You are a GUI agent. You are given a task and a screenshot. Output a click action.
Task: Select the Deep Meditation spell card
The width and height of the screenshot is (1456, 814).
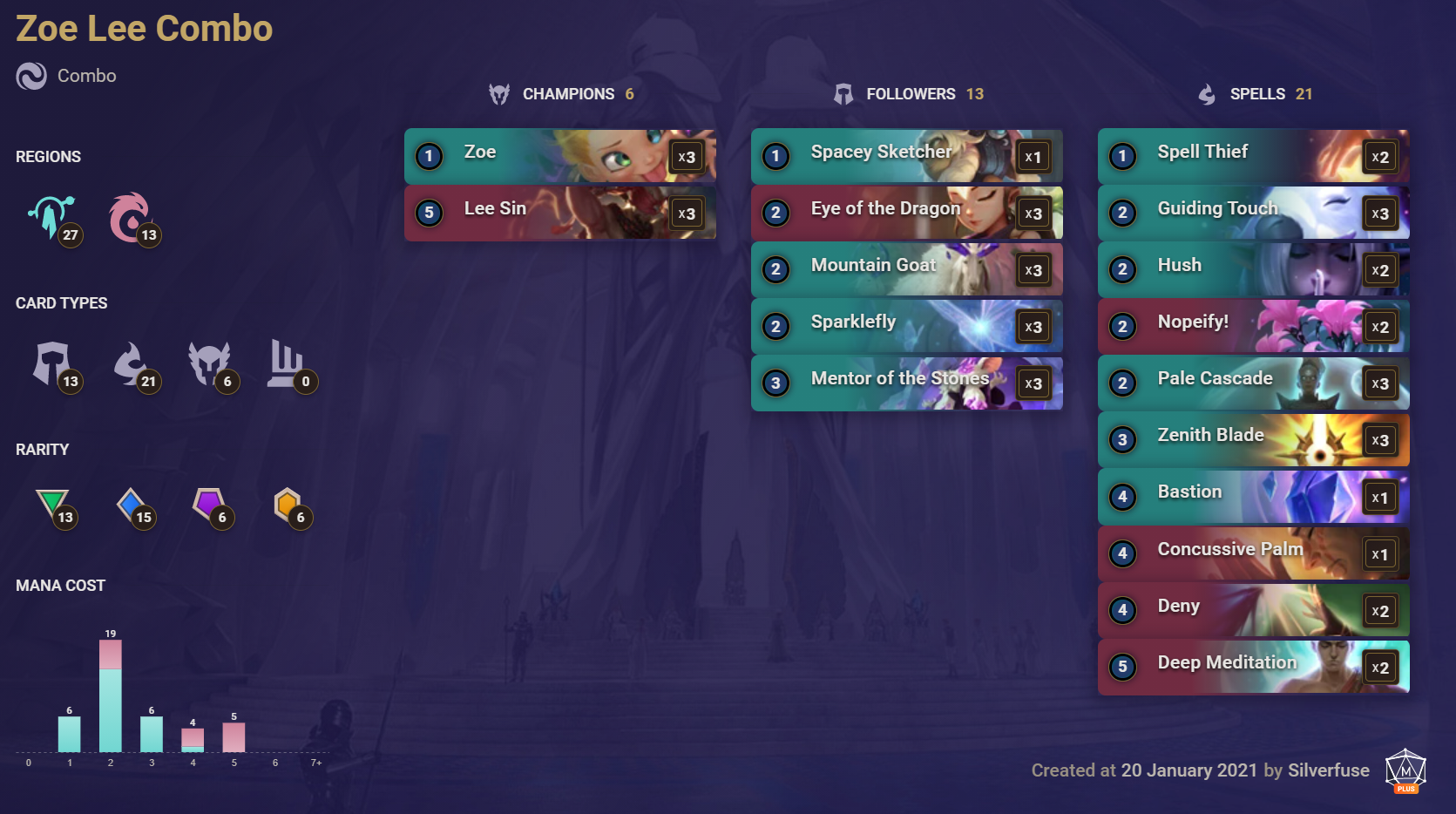click(x=1253, y=667)
